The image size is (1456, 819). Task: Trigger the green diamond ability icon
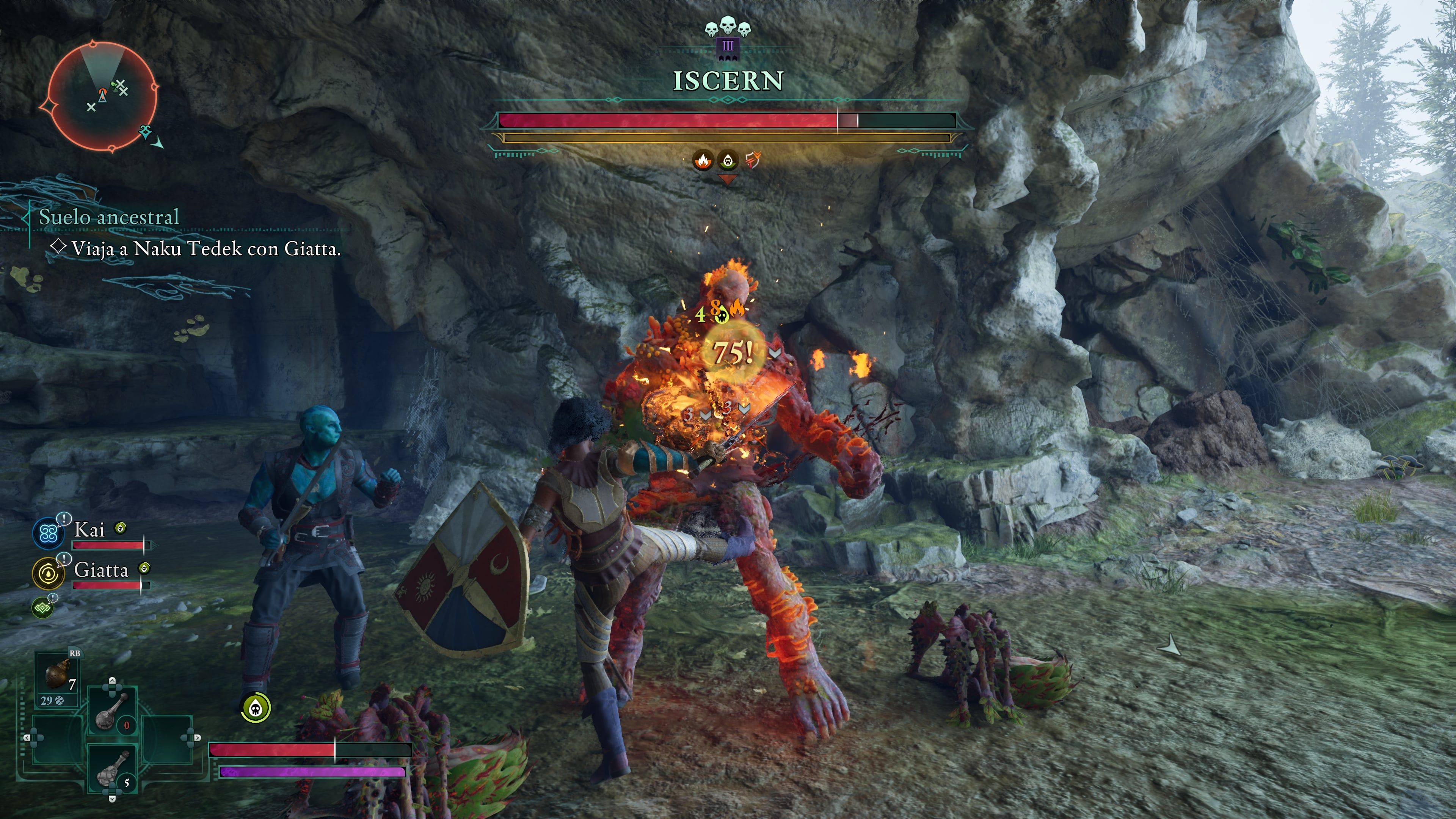tap(42, 608)
